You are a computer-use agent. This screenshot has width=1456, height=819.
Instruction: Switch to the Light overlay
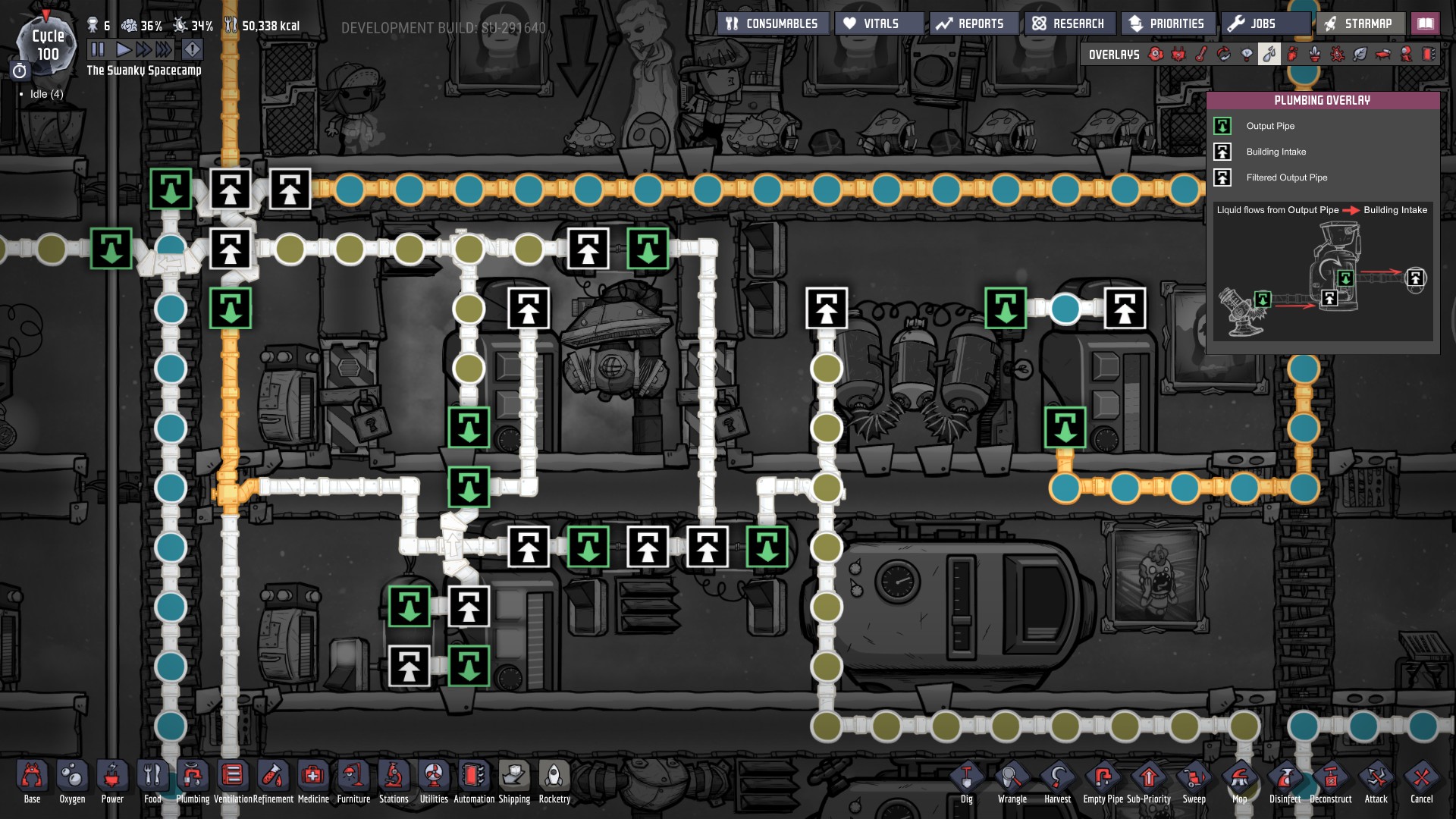click(1246, 54)
